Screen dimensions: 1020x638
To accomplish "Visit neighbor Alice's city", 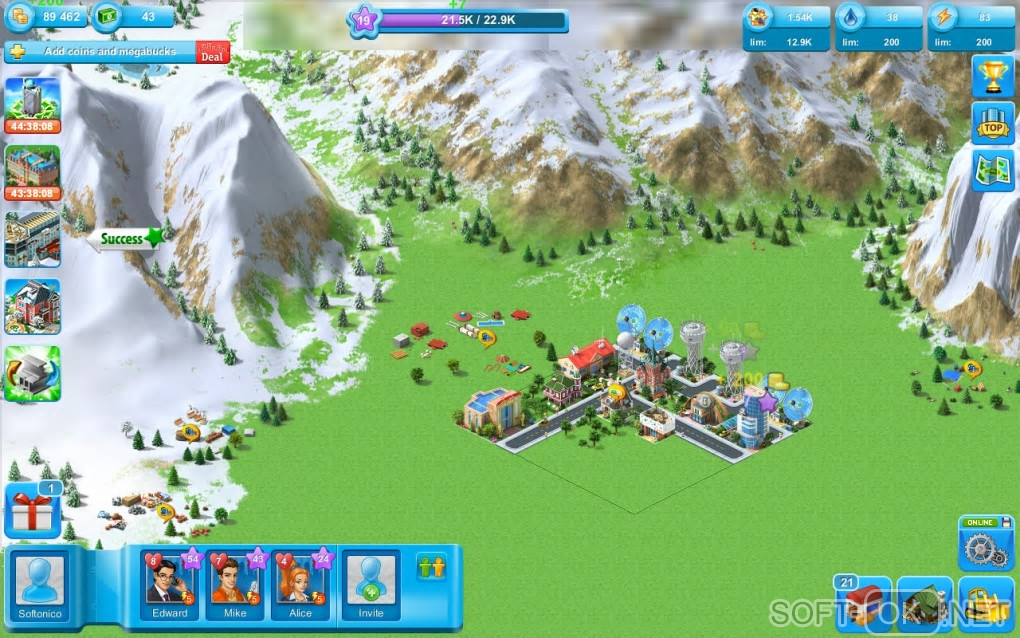I will (301, 584).
